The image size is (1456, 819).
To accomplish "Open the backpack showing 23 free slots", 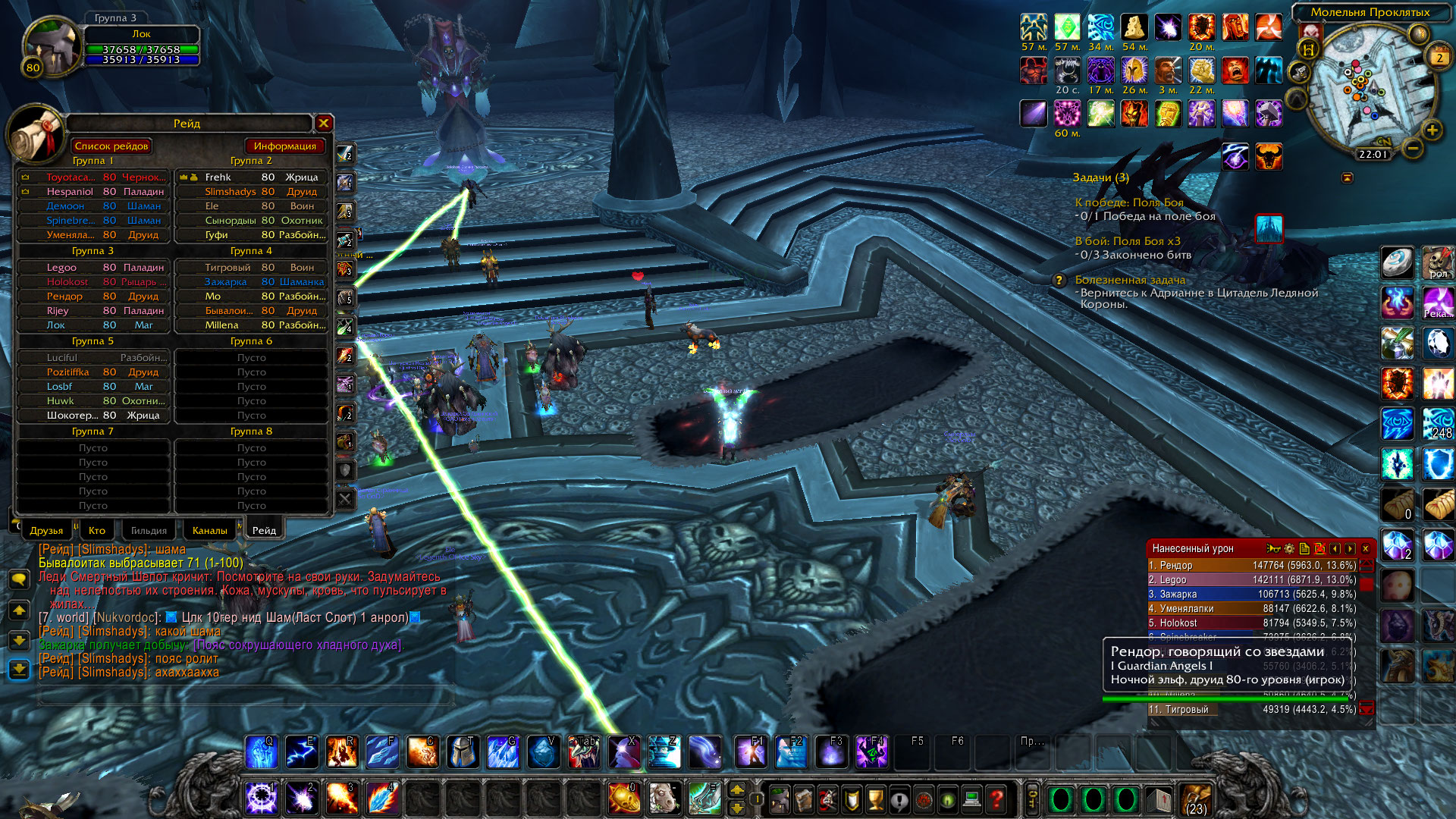I will click(x=1196, y=799).
